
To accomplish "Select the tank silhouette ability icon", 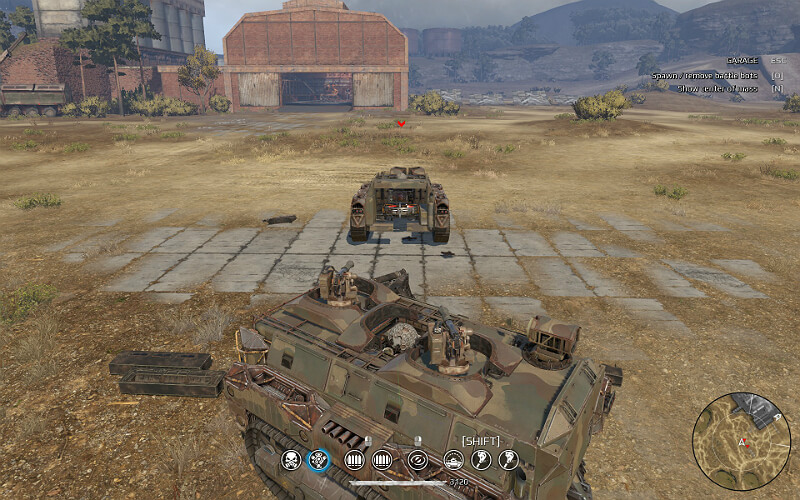I will [x=453, y=460].
